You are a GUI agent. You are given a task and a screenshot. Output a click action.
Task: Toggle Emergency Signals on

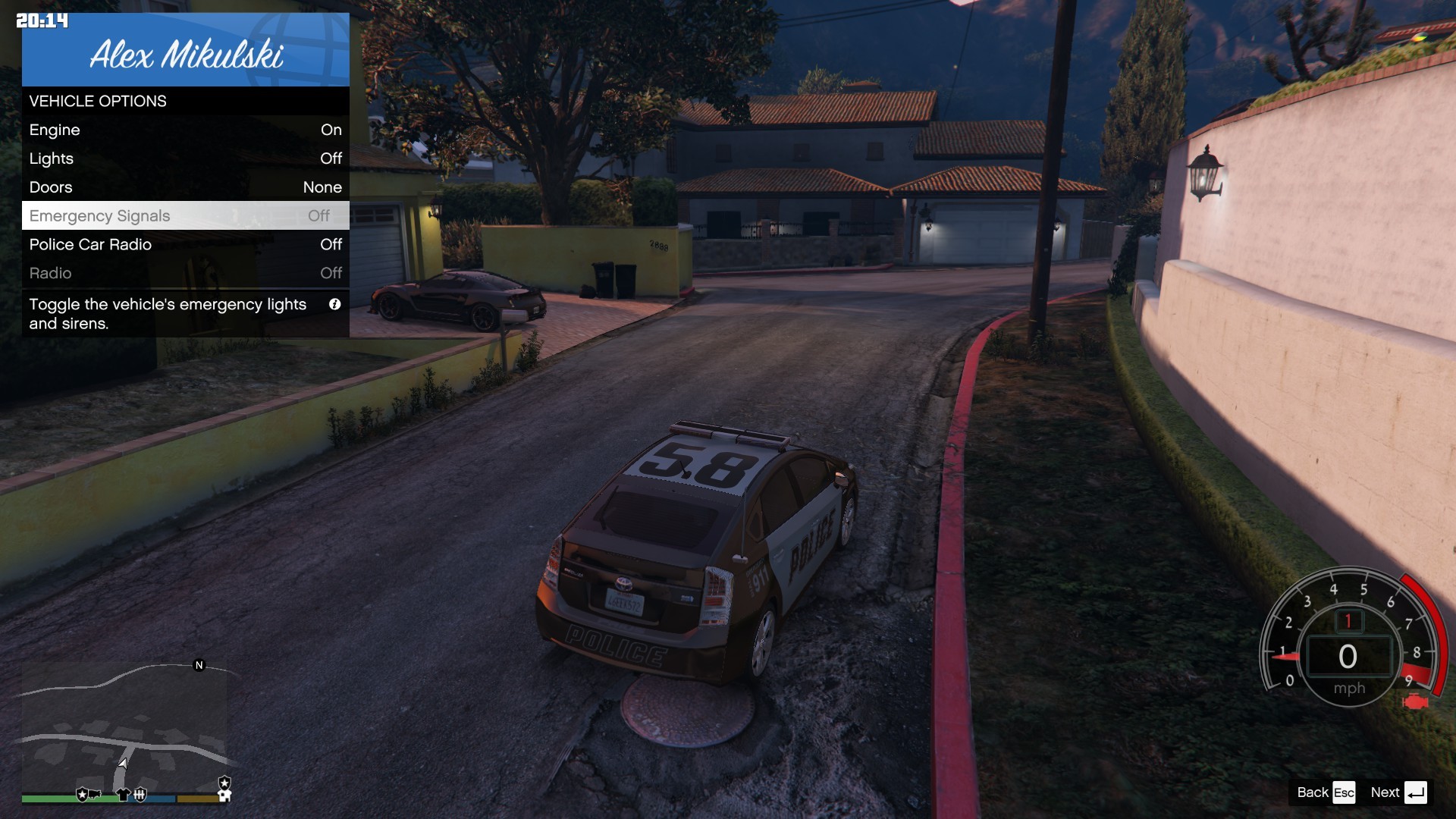tap(185, 216)
